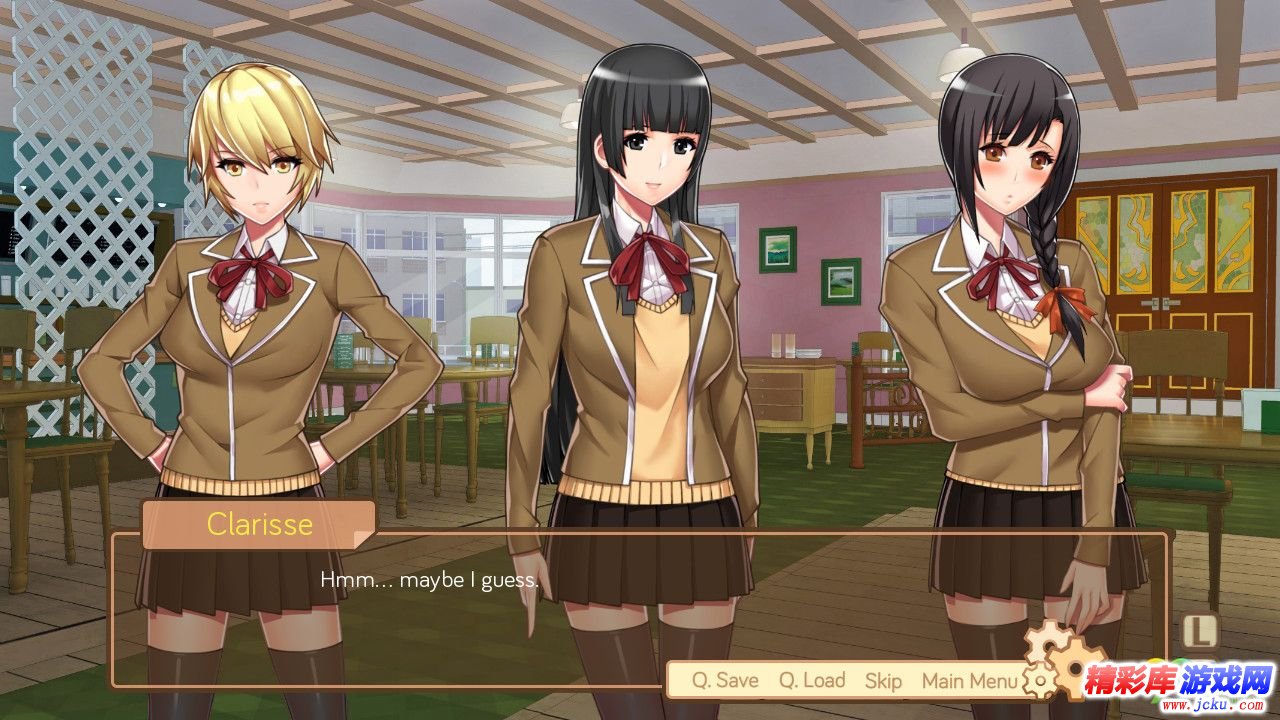
Task: Open the log with the L button
Action: [1200, 630]
